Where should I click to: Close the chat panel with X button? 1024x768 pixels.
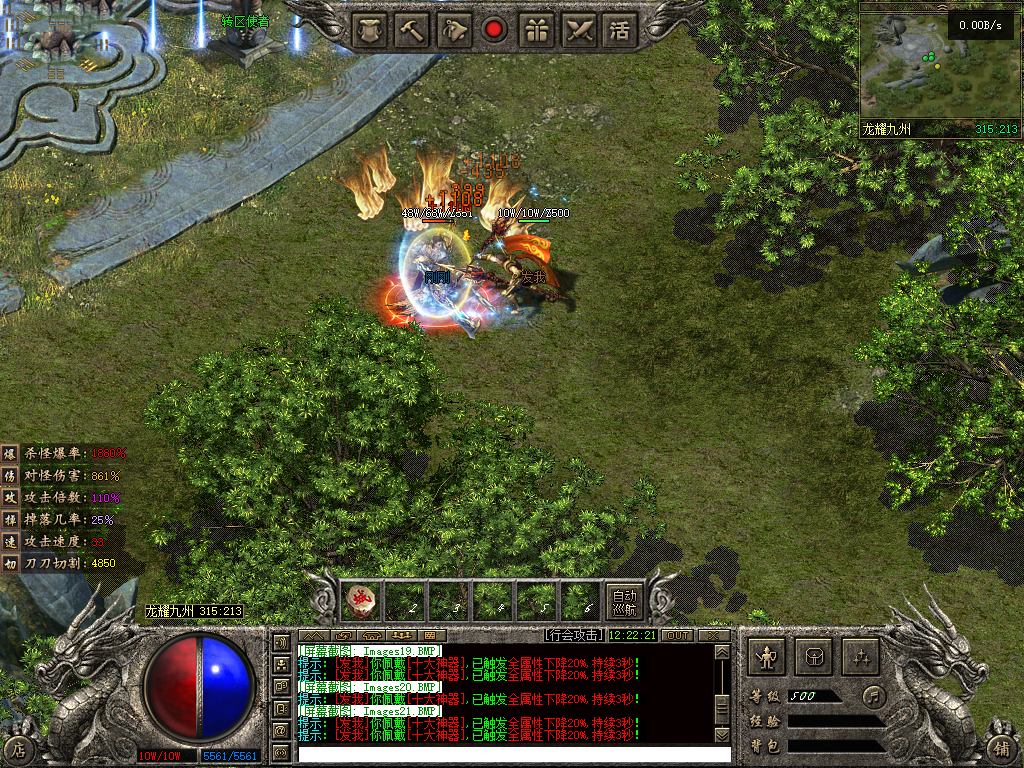click(713, 635)
